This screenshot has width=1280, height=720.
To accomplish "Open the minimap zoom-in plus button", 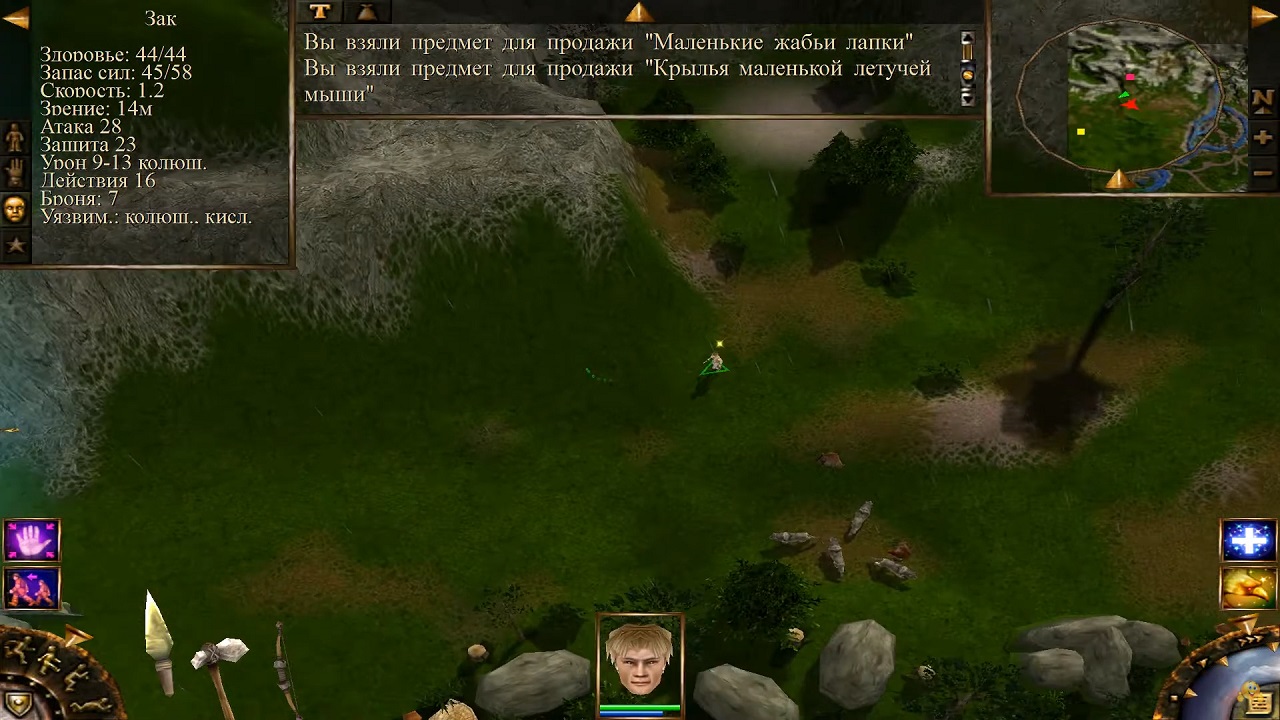I will pyautogui.click(x=1262, y=138).
